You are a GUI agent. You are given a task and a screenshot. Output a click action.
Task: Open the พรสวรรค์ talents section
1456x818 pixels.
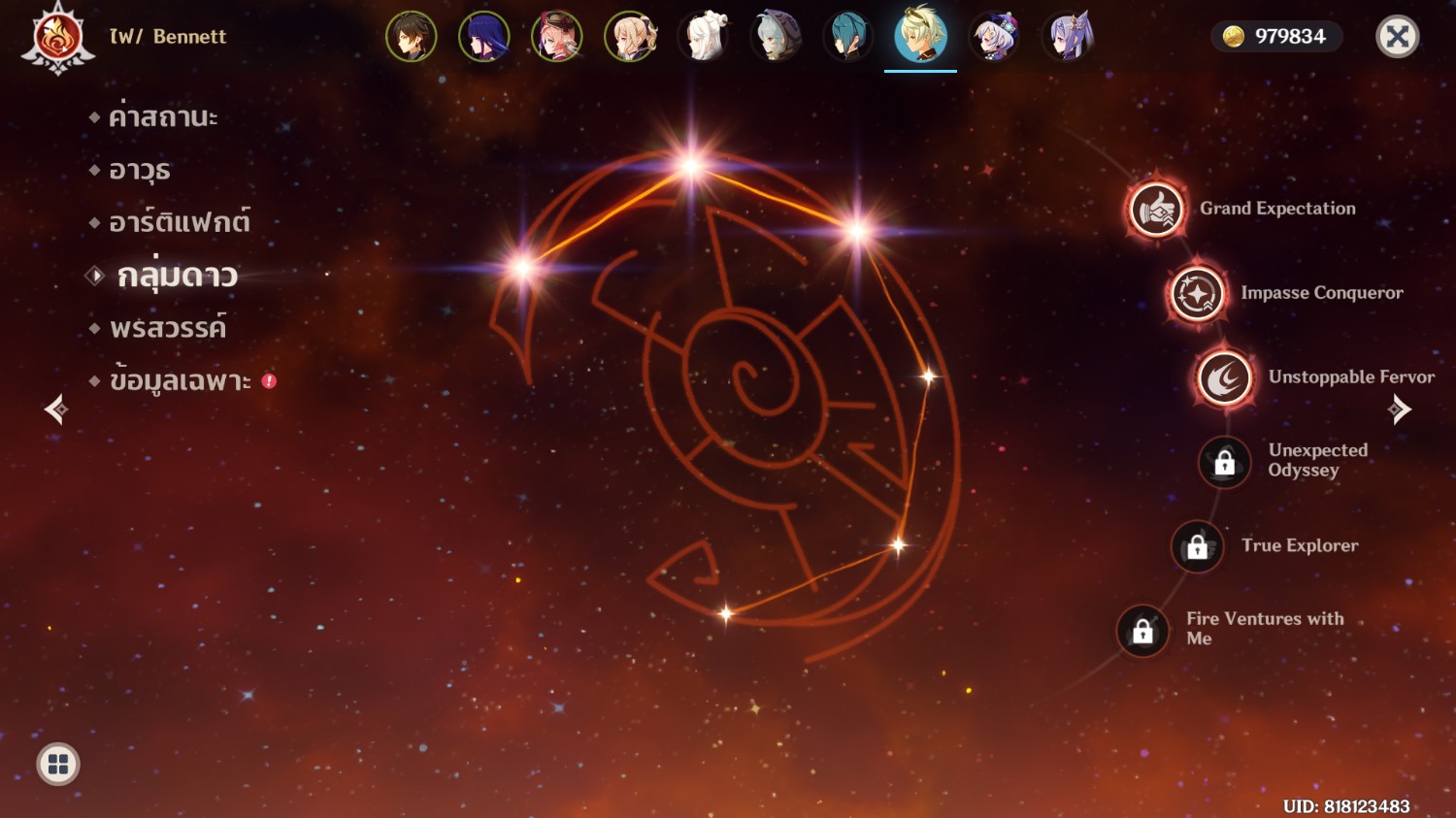click(167, 329)
